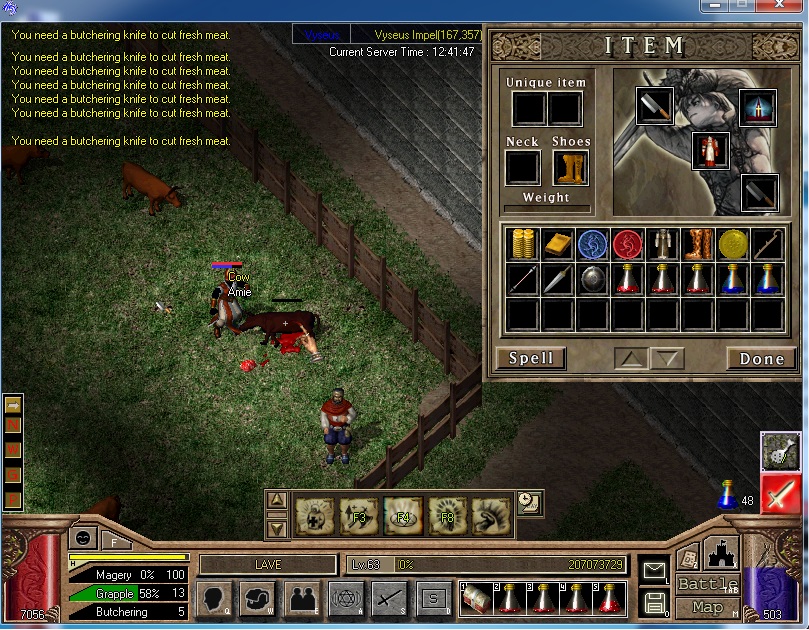Select the equipped boots in Shoes slot
The height and width of the screenshot is (630, 809).
pos(570,167)
